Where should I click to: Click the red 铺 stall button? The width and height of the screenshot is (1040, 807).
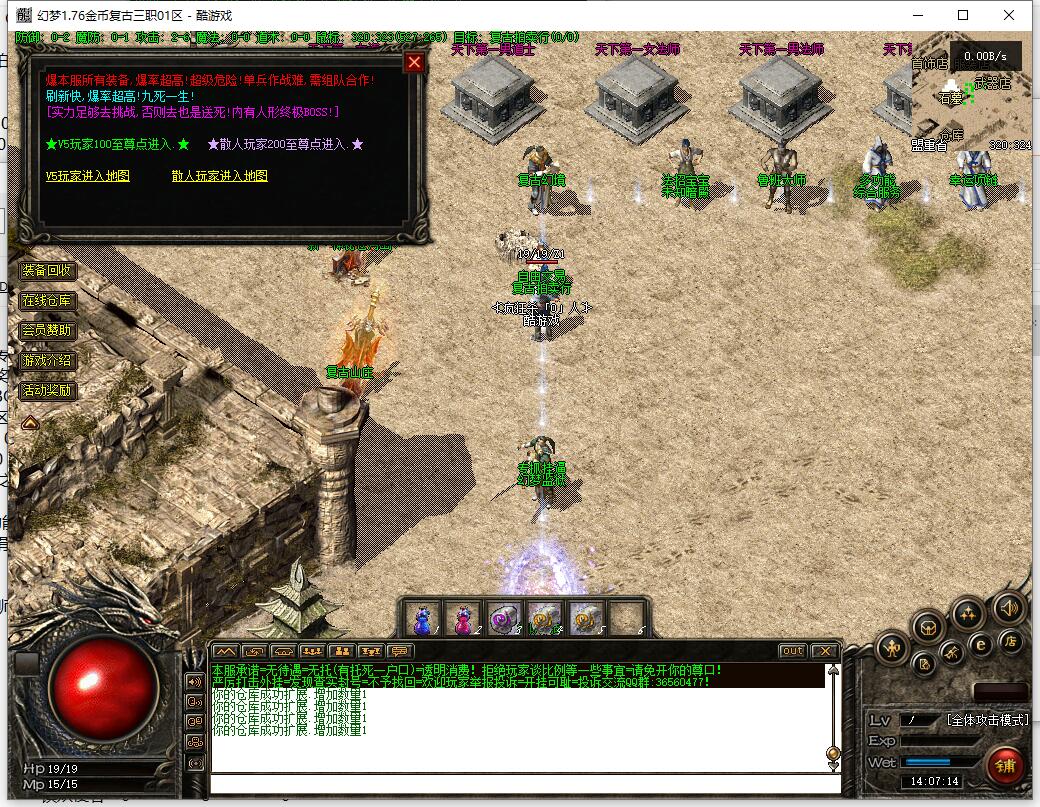(1004, 766)
